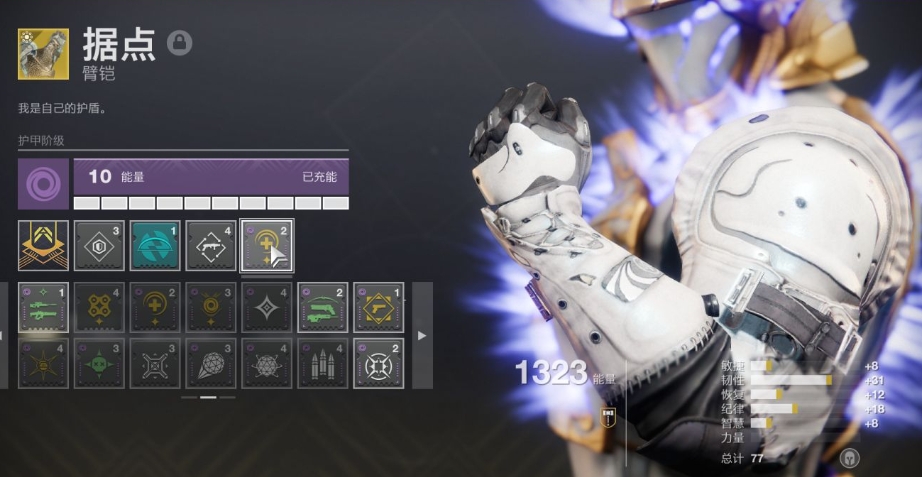Select the gold sun-burst mod
This screenshot has height=477, width=922.
[x=43, y=363]
